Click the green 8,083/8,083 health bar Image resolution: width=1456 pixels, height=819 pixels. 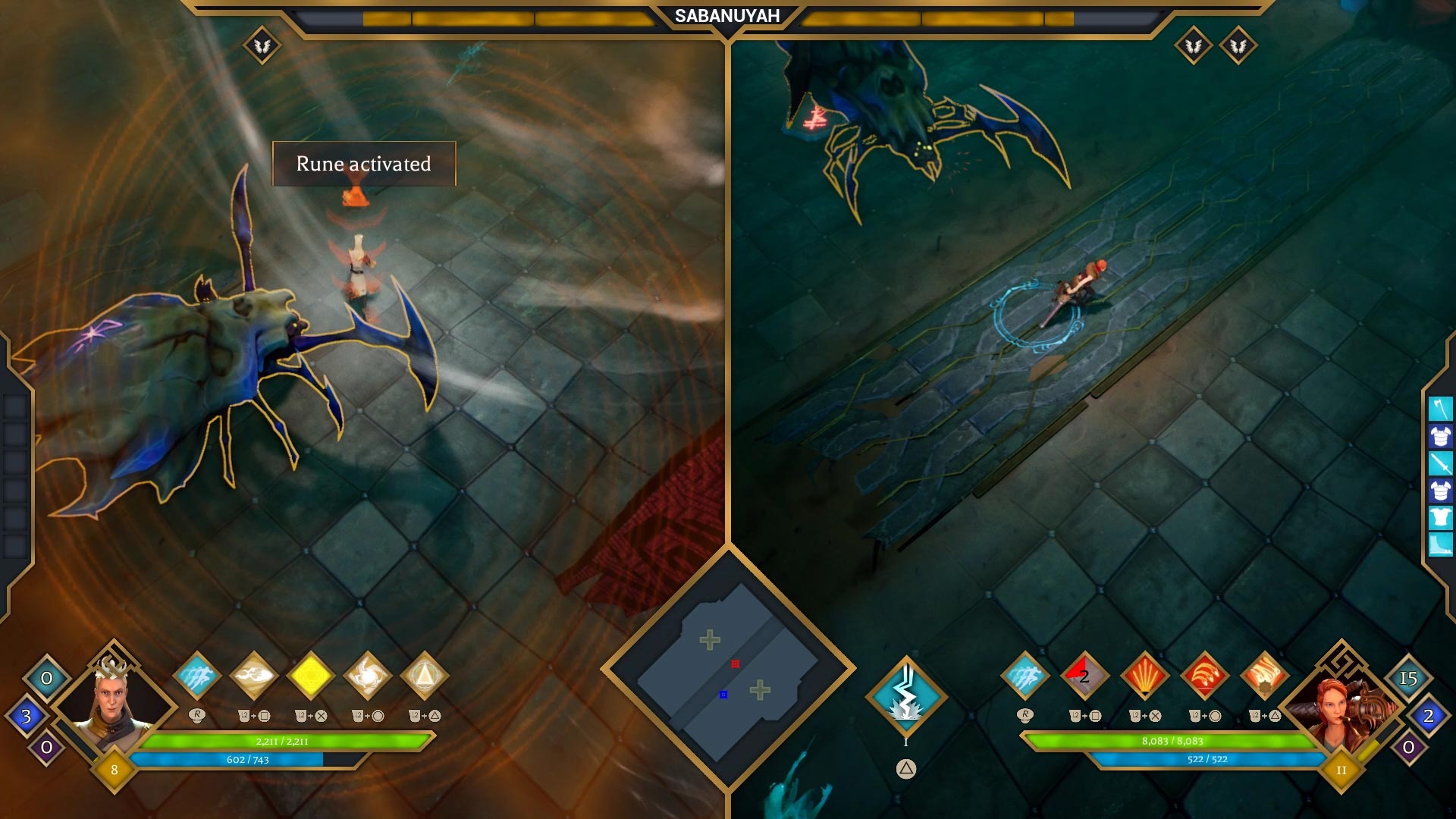[x=1172, y=742]
